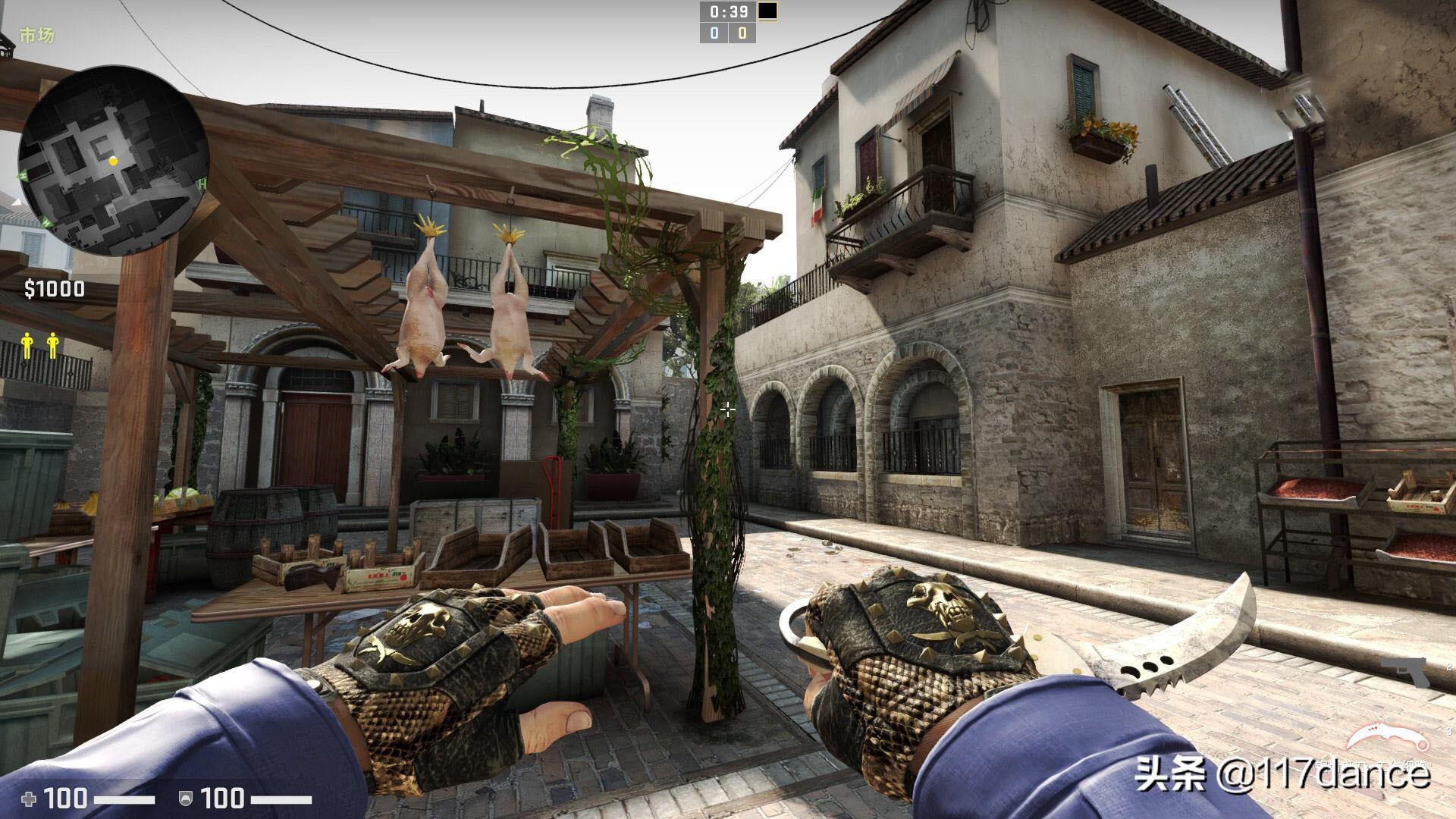Screen dimensions: 1456x819
Task: Click the crosshair at screen center
Action: 728,409
